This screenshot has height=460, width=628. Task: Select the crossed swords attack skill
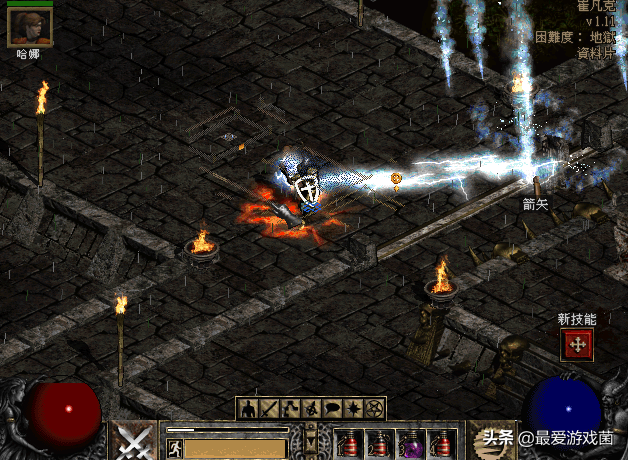(x=134, y=440)
